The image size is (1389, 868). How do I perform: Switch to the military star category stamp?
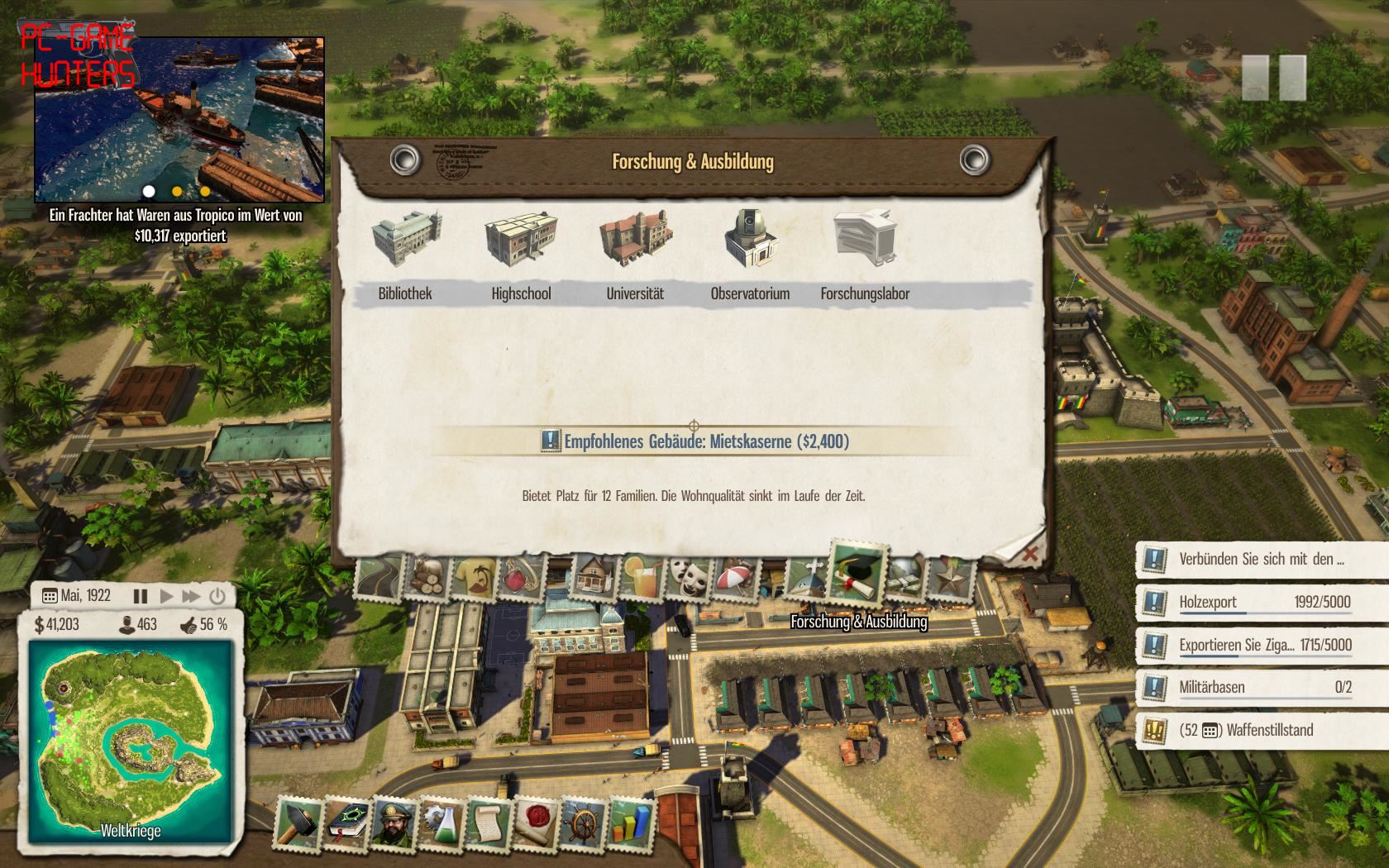tap(951, 576)
